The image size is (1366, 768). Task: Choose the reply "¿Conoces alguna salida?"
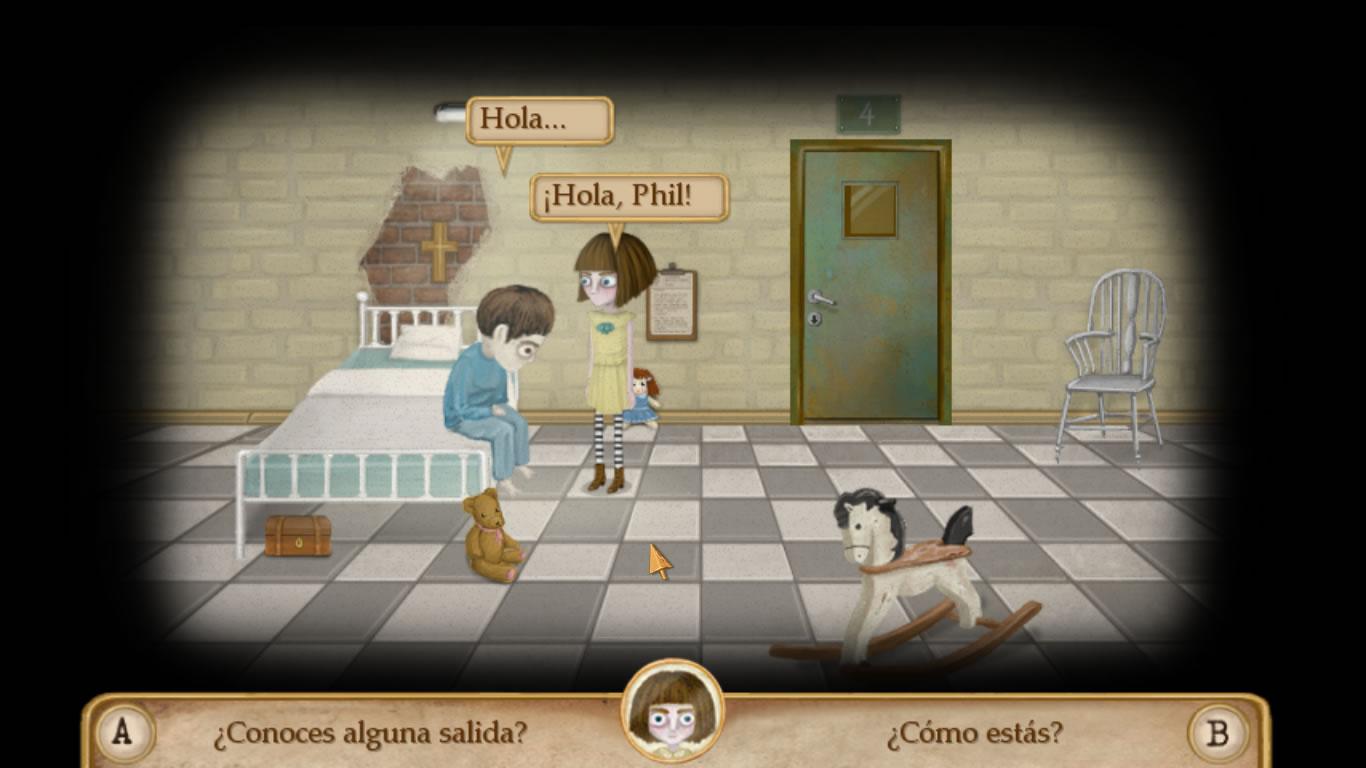pos(369,733)
